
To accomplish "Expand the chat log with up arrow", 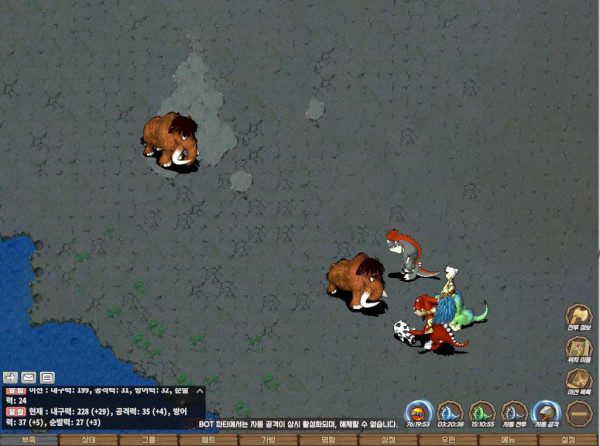I will pos(199,389).
